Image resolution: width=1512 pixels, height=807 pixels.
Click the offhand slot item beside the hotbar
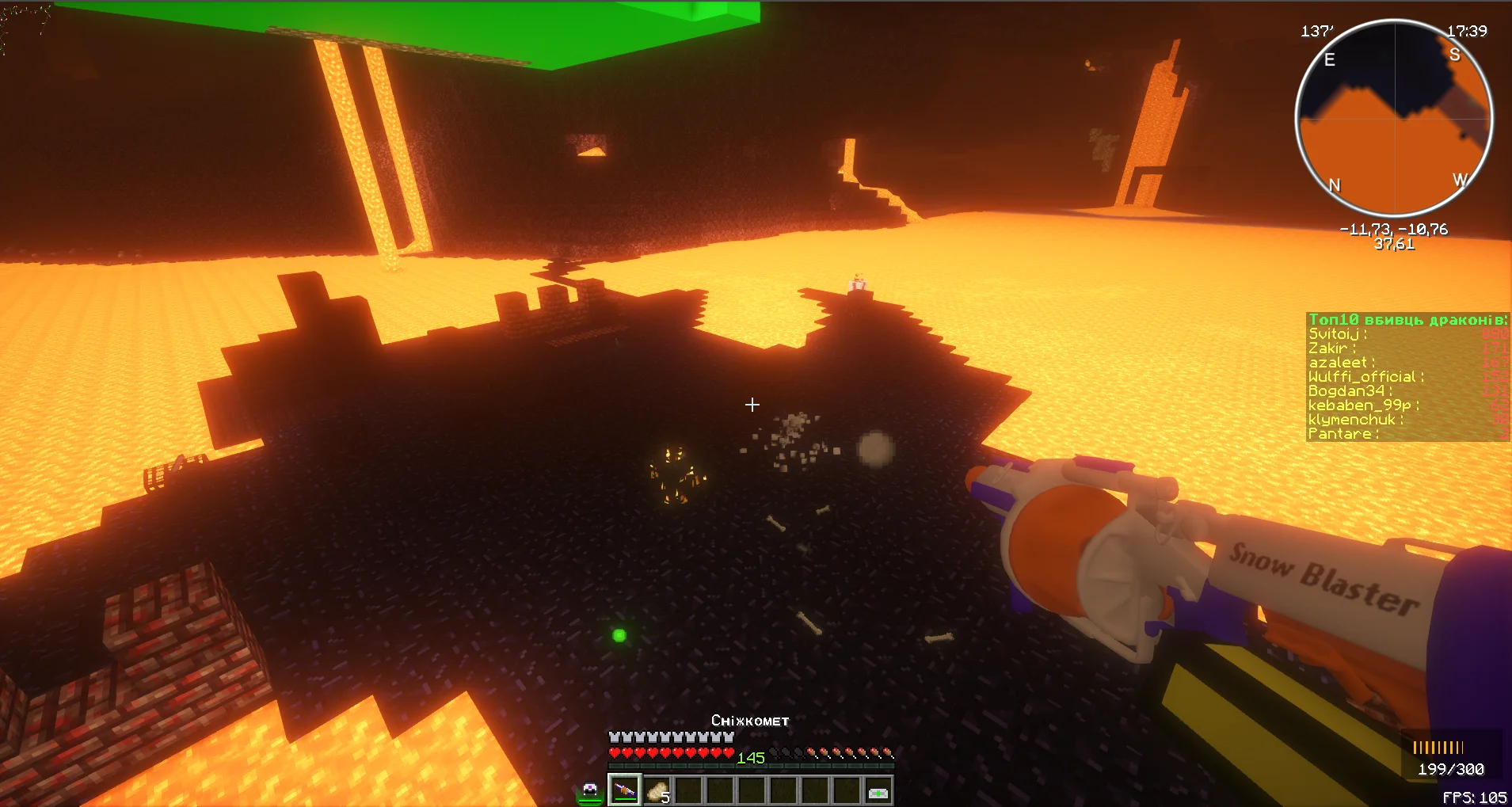[590, 790]
